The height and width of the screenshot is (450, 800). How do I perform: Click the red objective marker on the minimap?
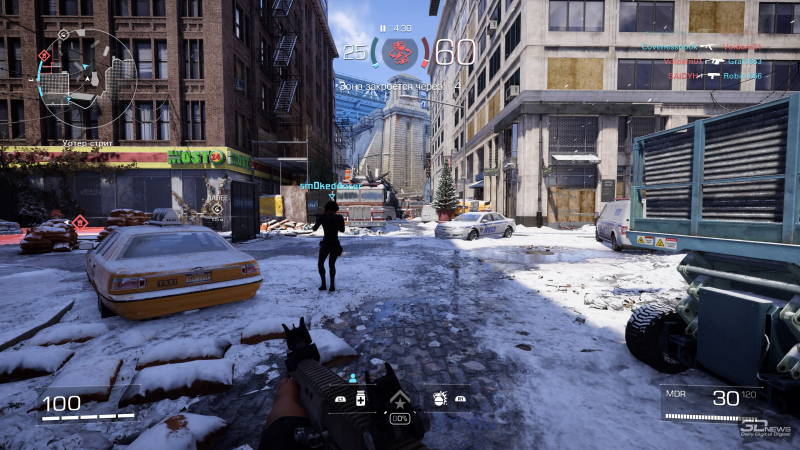(x=44, y=55)
